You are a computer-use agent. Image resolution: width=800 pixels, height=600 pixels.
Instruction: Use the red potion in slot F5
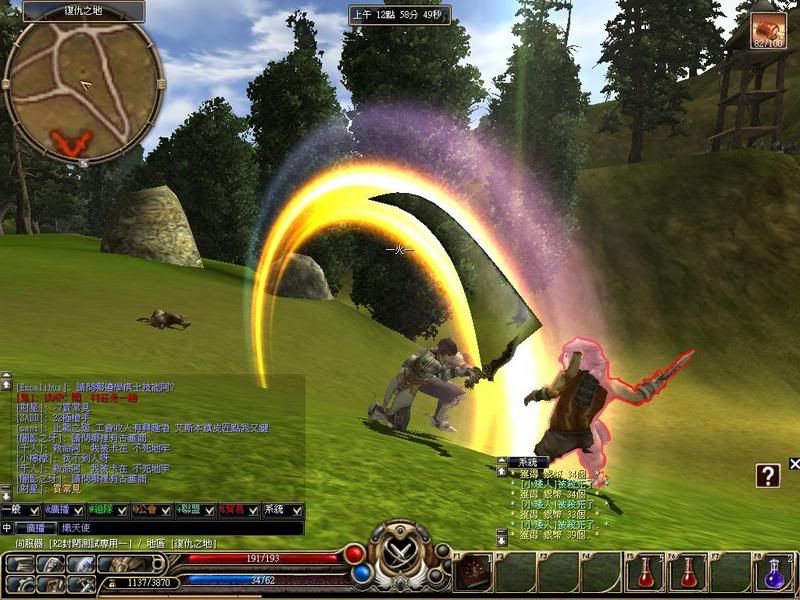click(643, 572)
